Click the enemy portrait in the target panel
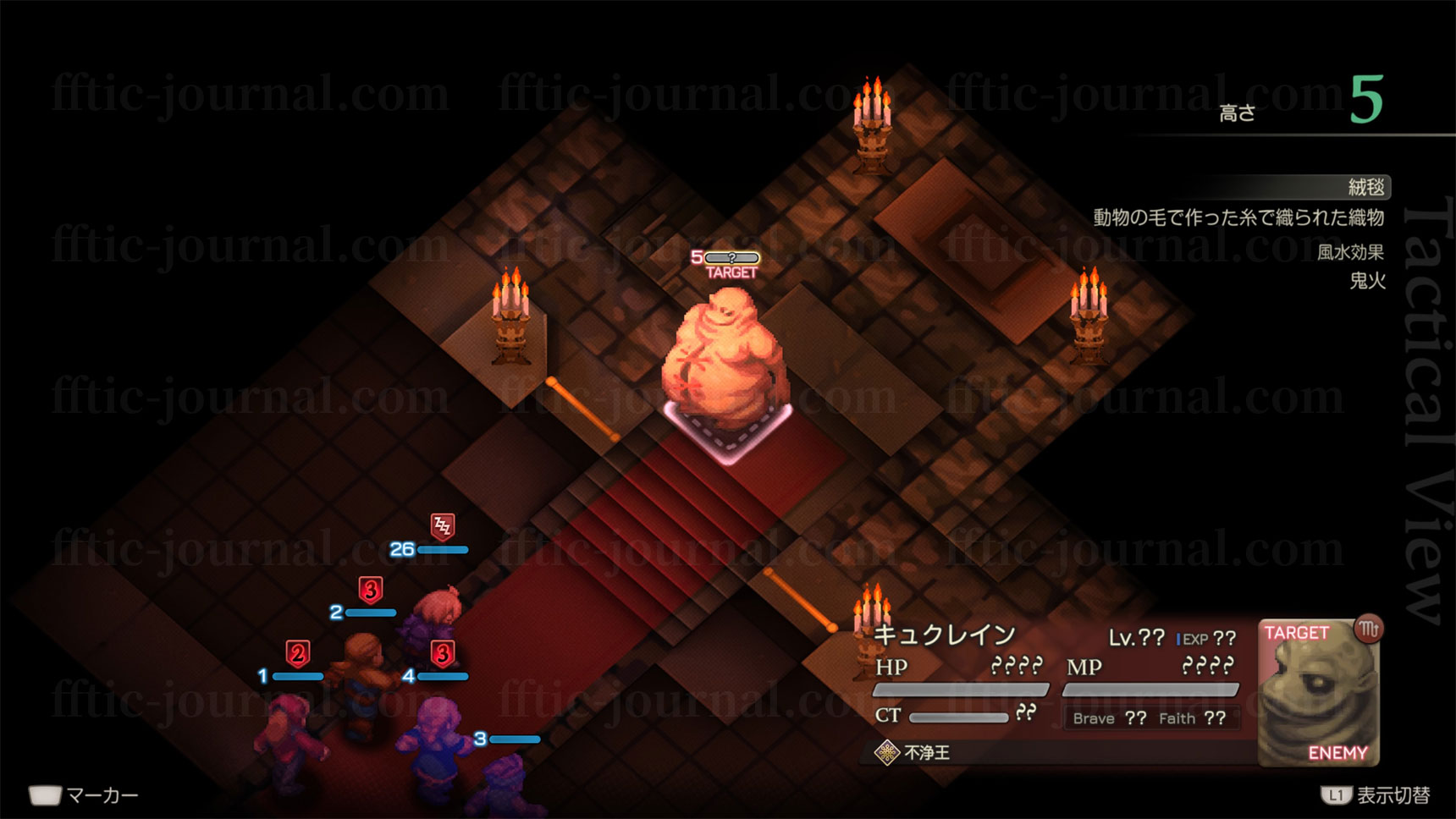 pos(1317,694)
